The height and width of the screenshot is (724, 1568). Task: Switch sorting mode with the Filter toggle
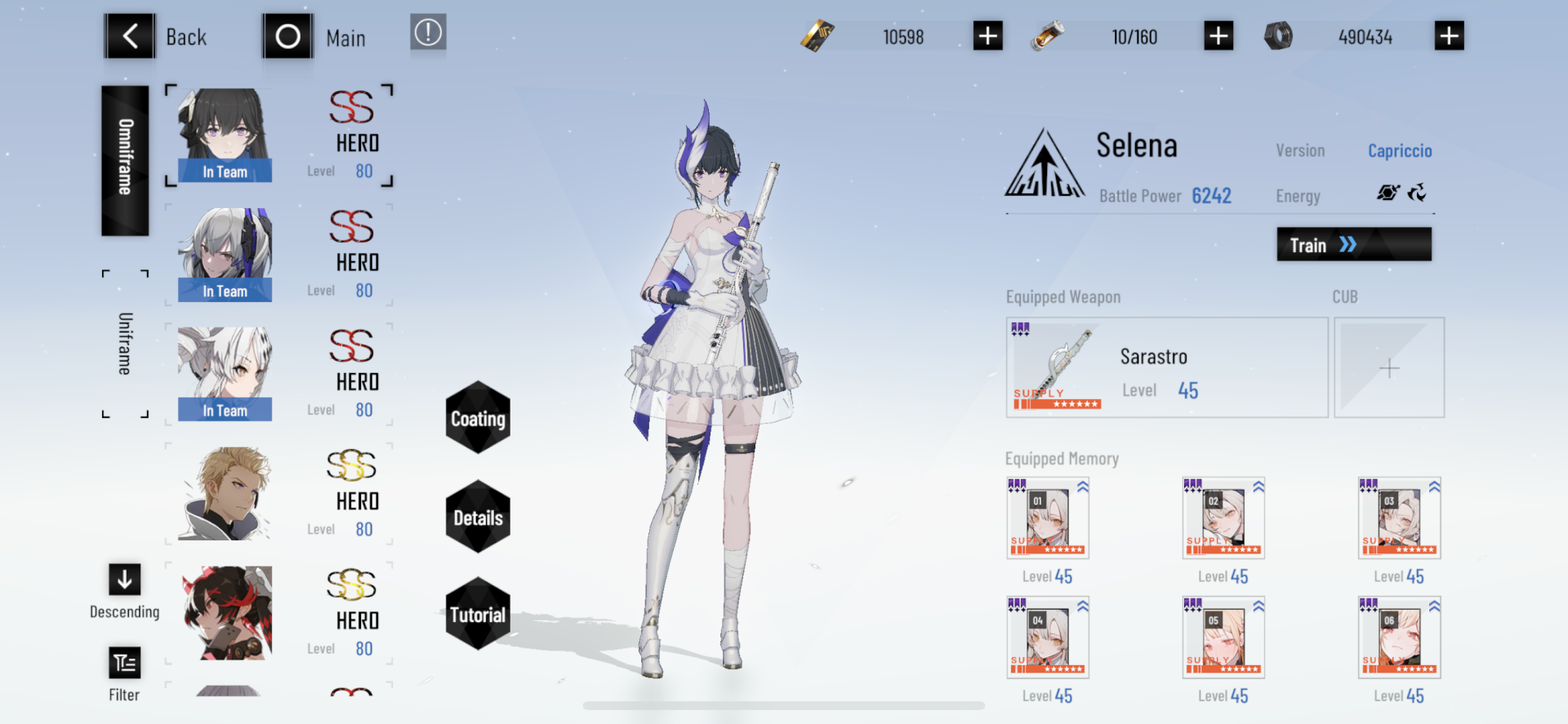(124, 663)
